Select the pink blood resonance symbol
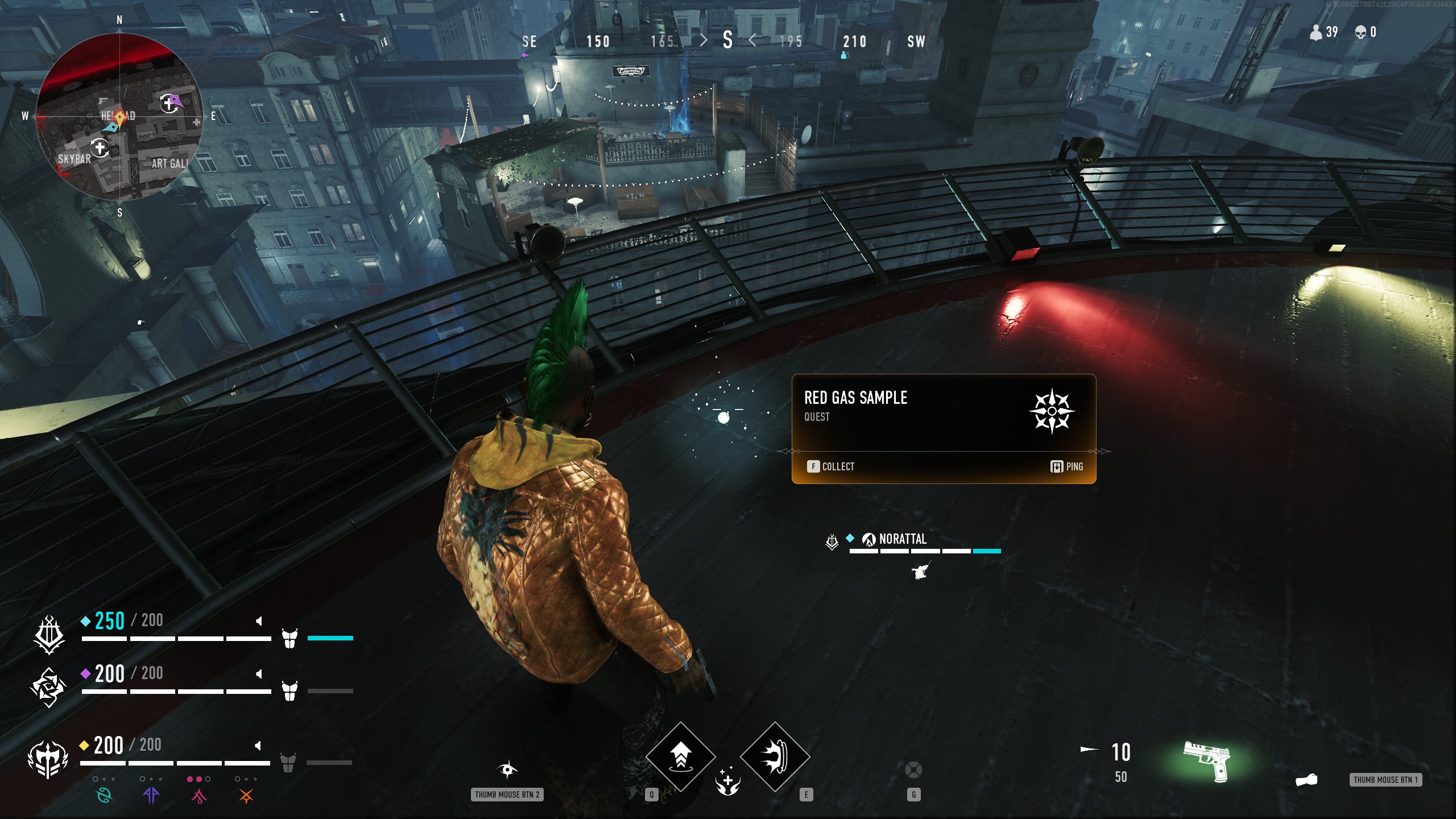The width and height of the screenshot is (1456, 819). coord(198,795)
